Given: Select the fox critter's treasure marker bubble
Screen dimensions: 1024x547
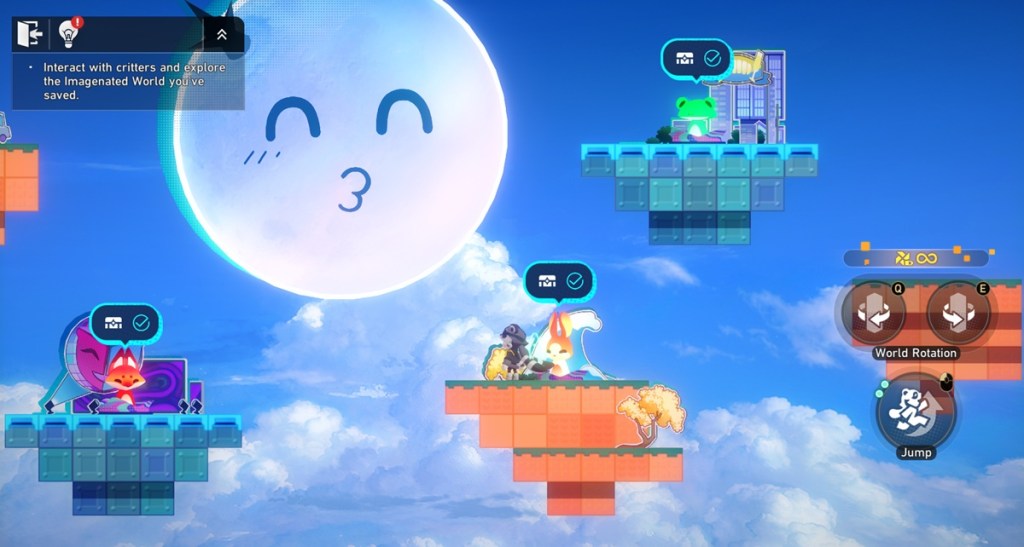Looking at the screenshot, I should point(126,323).
